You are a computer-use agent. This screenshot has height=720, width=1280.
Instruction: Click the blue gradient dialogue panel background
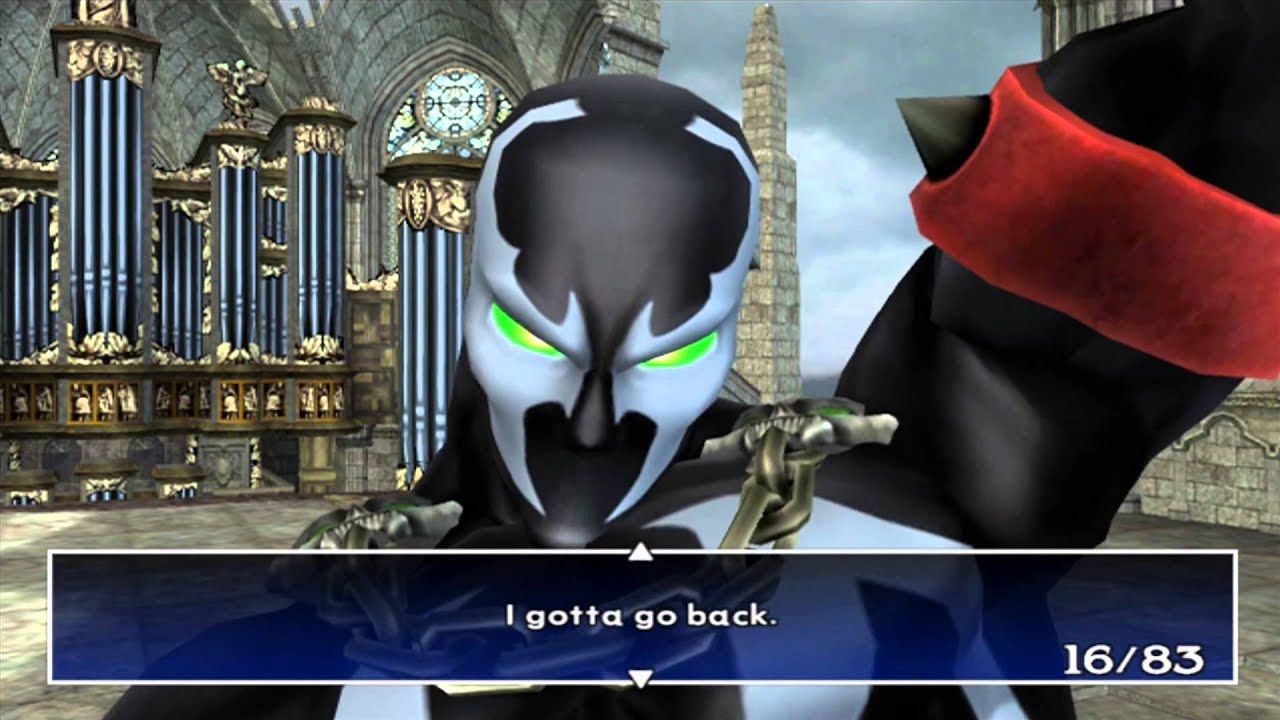pos(250,650)
